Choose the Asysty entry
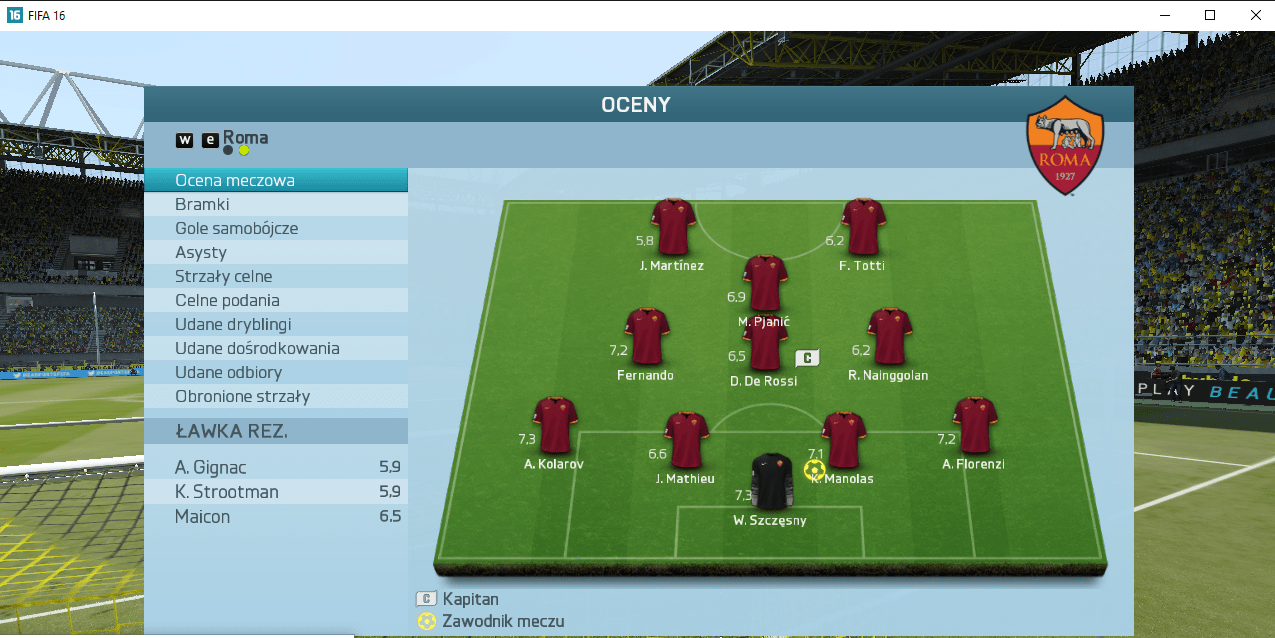 (x=275, y=252)
